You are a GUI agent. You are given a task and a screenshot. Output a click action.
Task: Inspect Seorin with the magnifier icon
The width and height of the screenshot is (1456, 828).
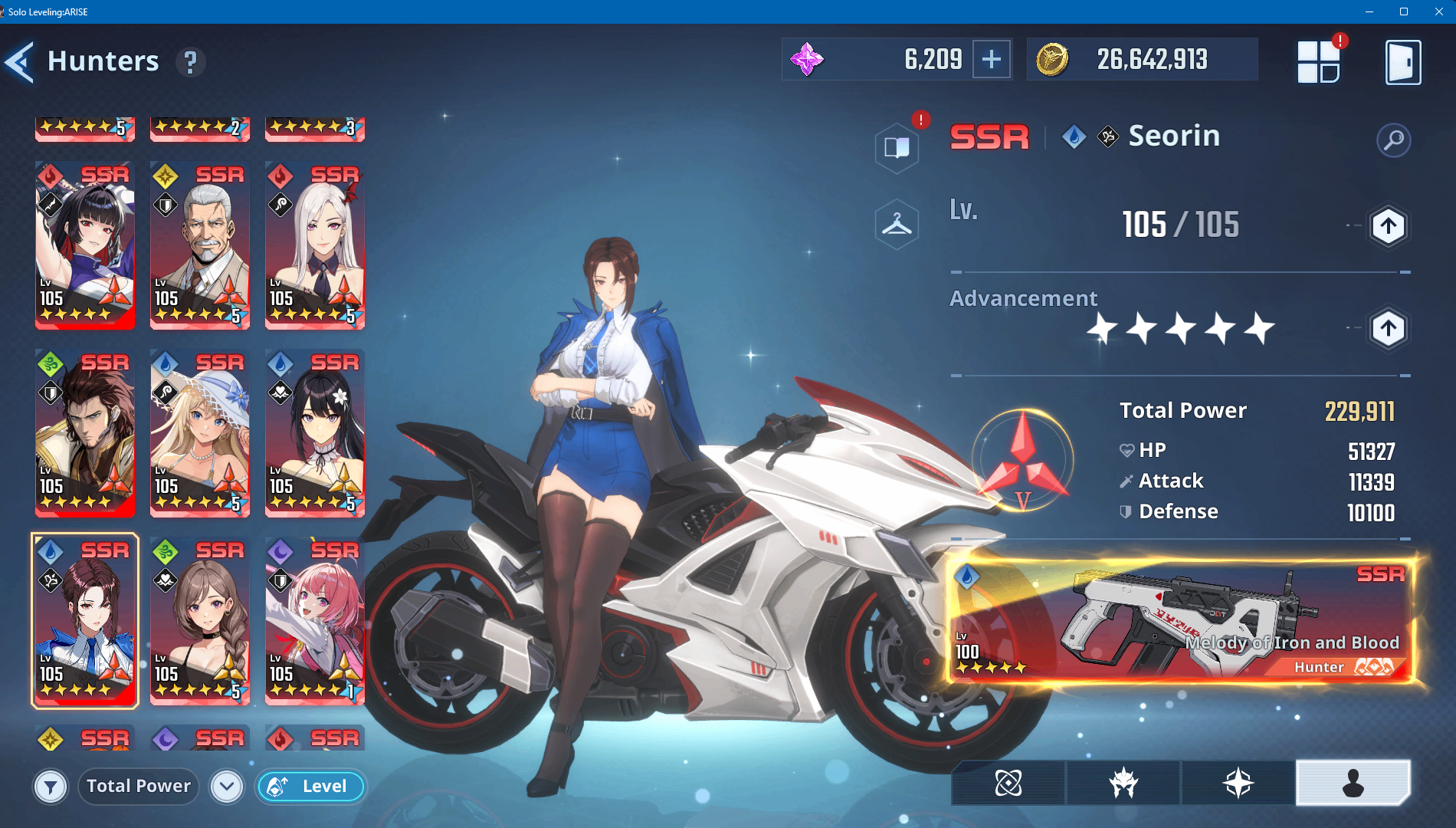click(1393, 140)
